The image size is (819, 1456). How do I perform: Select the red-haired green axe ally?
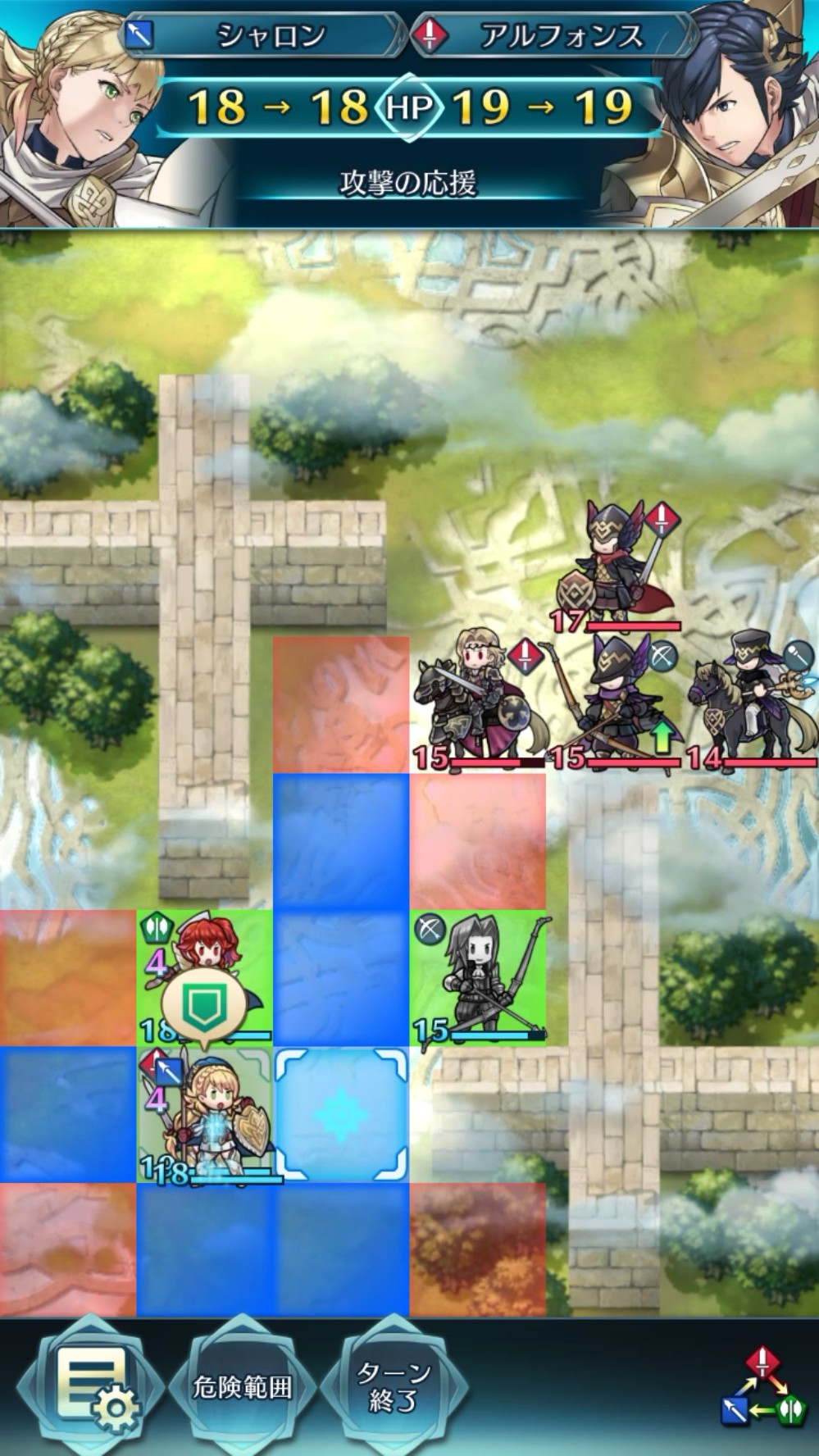pyautogui.click(x=205, y=977)
